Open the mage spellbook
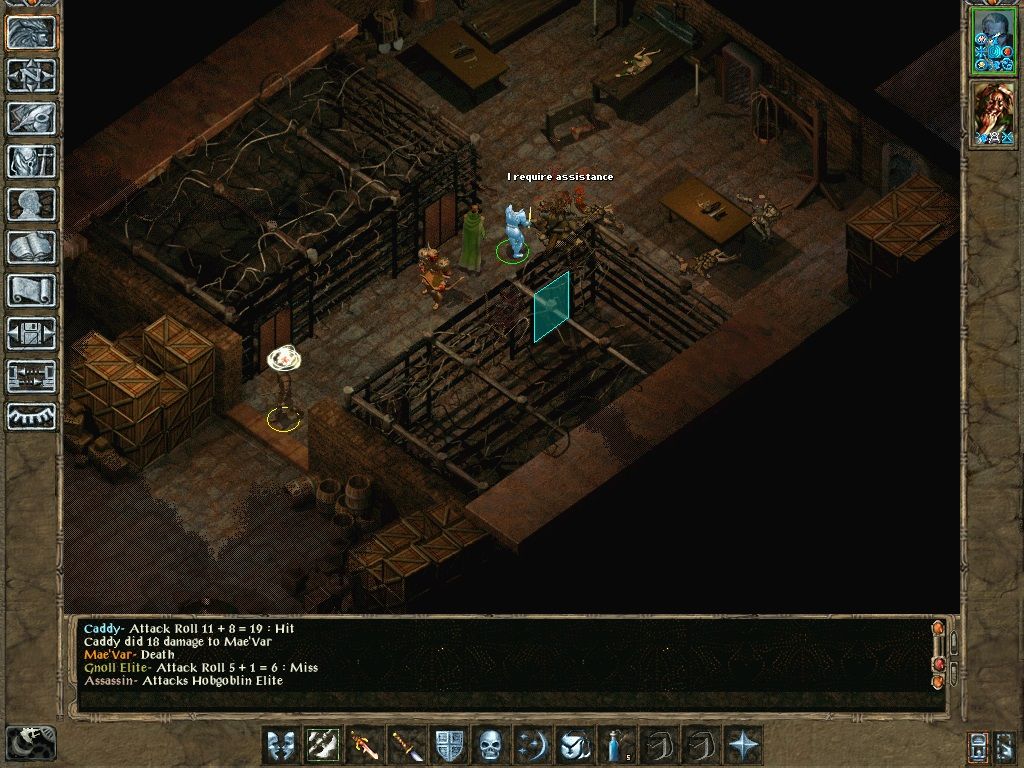The image size is (1024, 768). point(31,247)
